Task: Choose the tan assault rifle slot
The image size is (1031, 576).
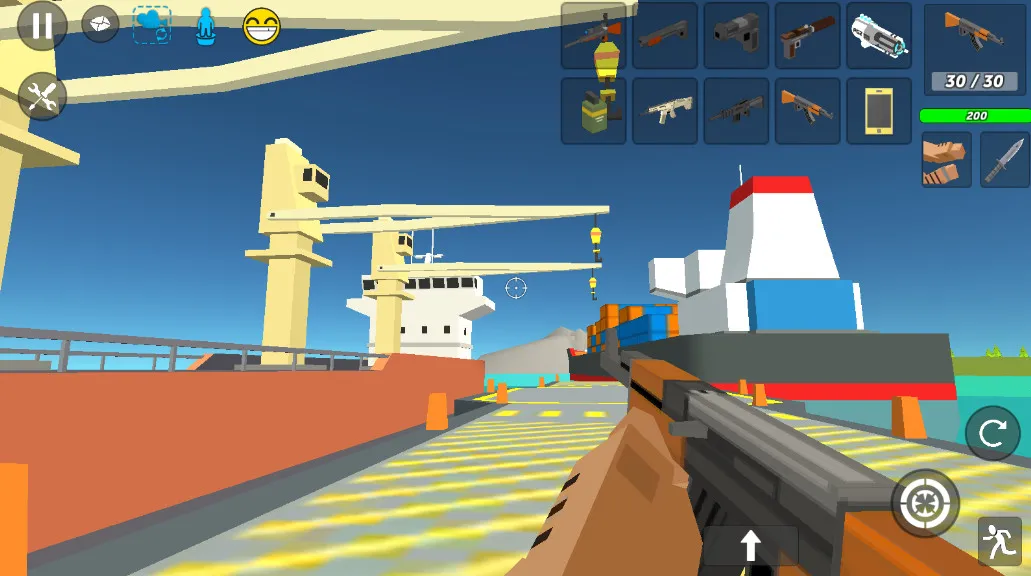Action: [665, 111]
